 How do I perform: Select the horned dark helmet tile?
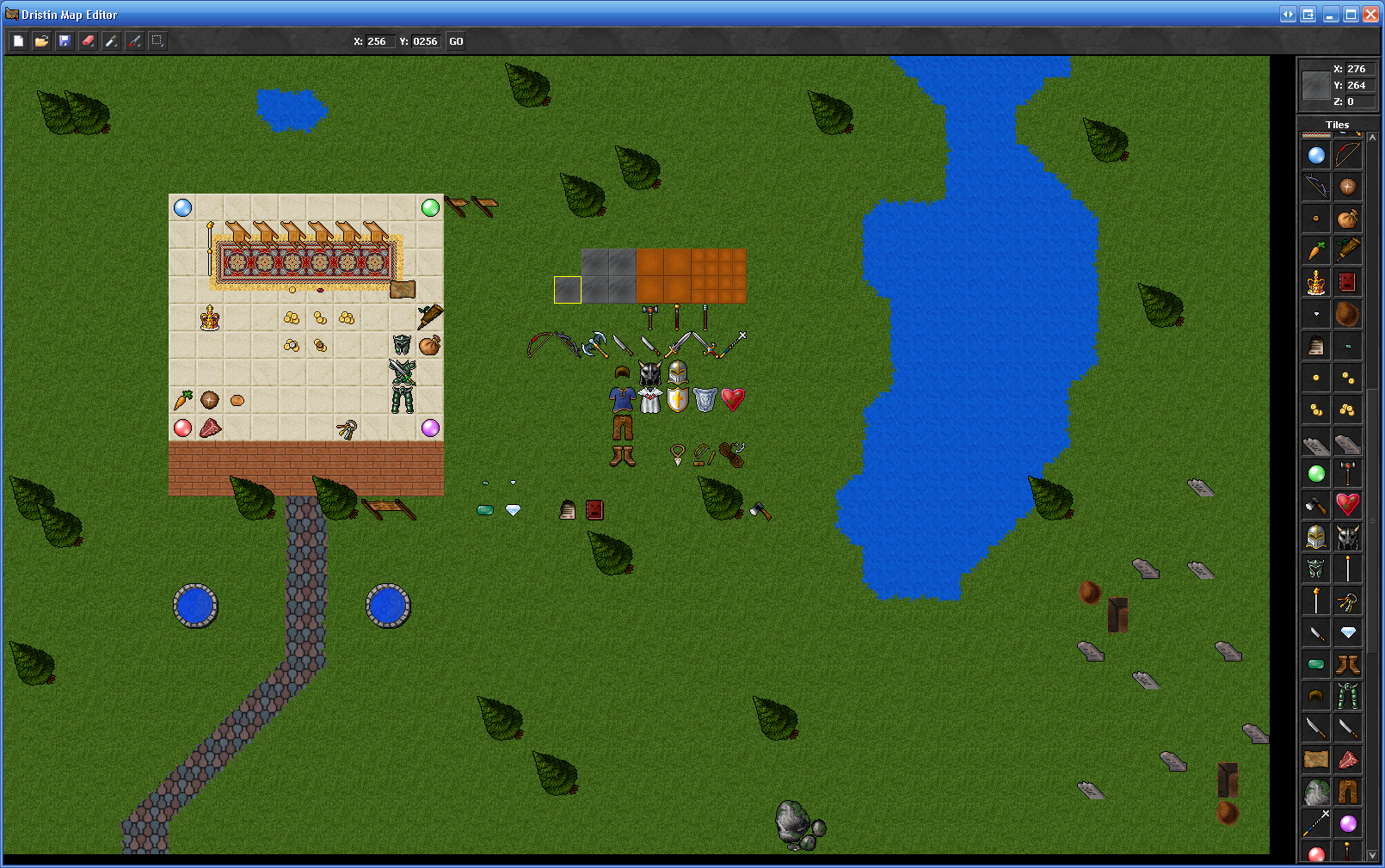coord(1347,537)
